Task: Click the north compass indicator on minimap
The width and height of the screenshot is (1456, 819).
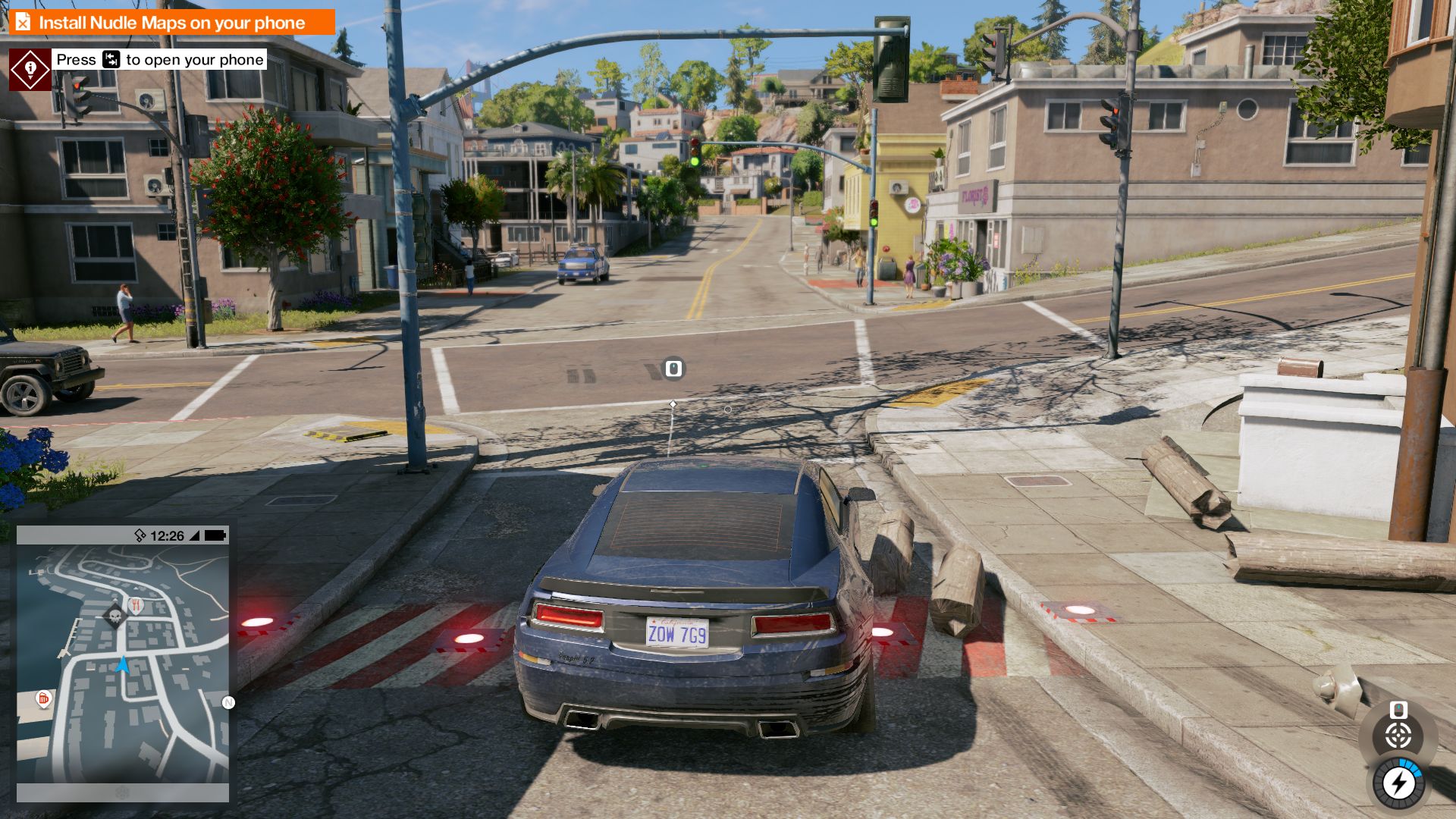Action: 228,703
